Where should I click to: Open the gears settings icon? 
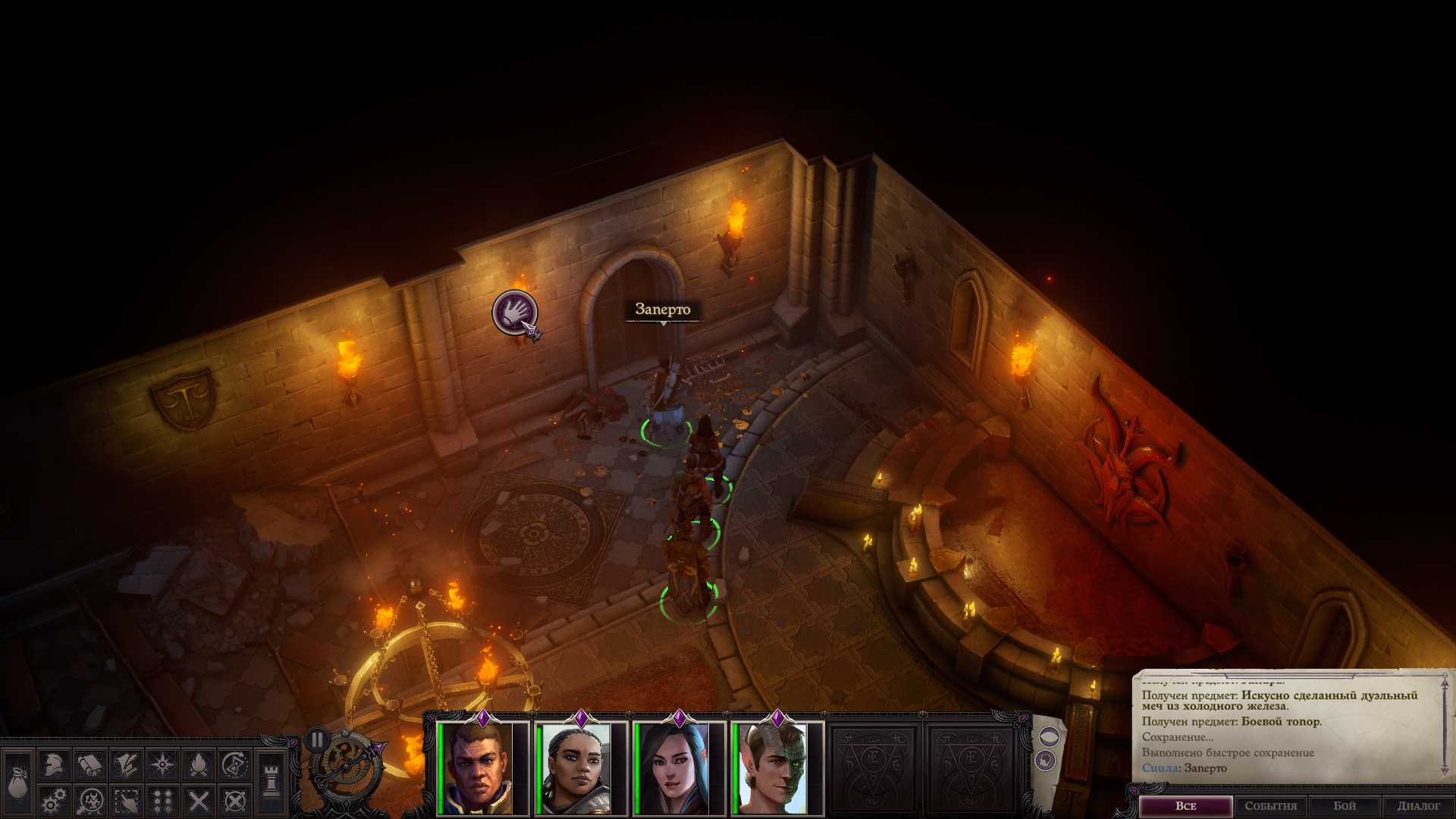pyautogui.click(x=53, y=801)
